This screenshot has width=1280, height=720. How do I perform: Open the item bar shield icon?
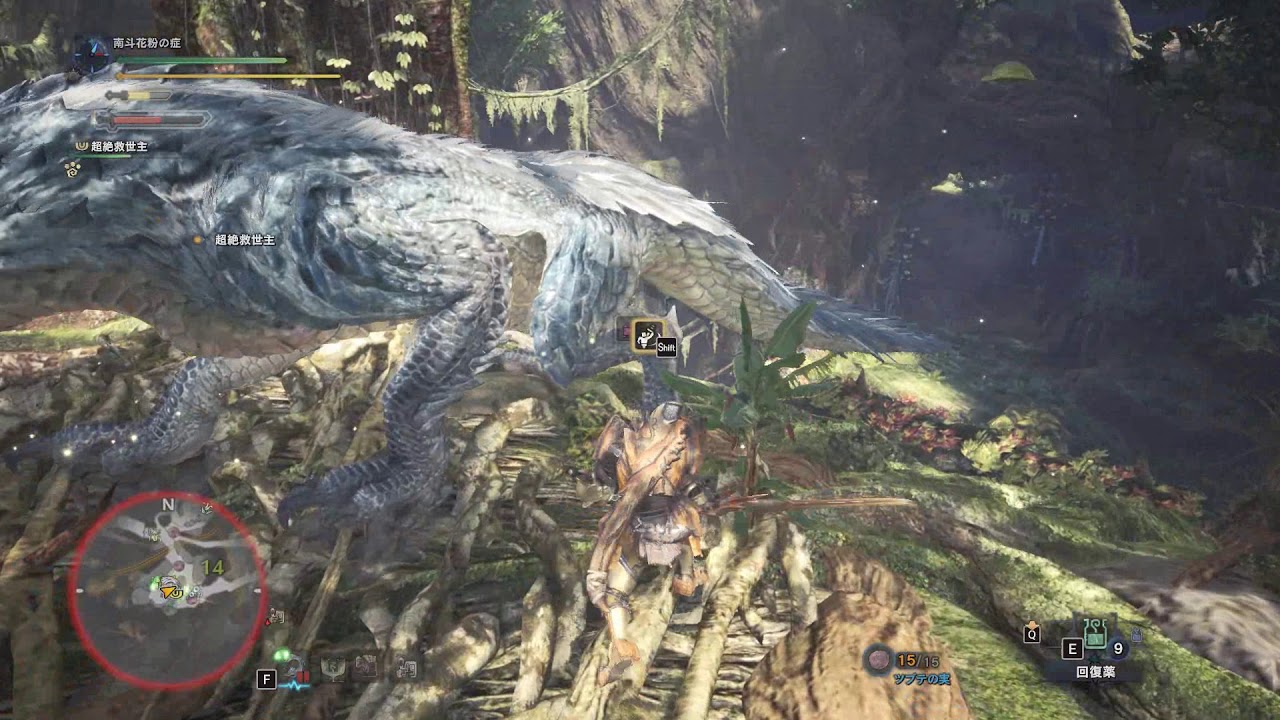[x=333, y=669]
